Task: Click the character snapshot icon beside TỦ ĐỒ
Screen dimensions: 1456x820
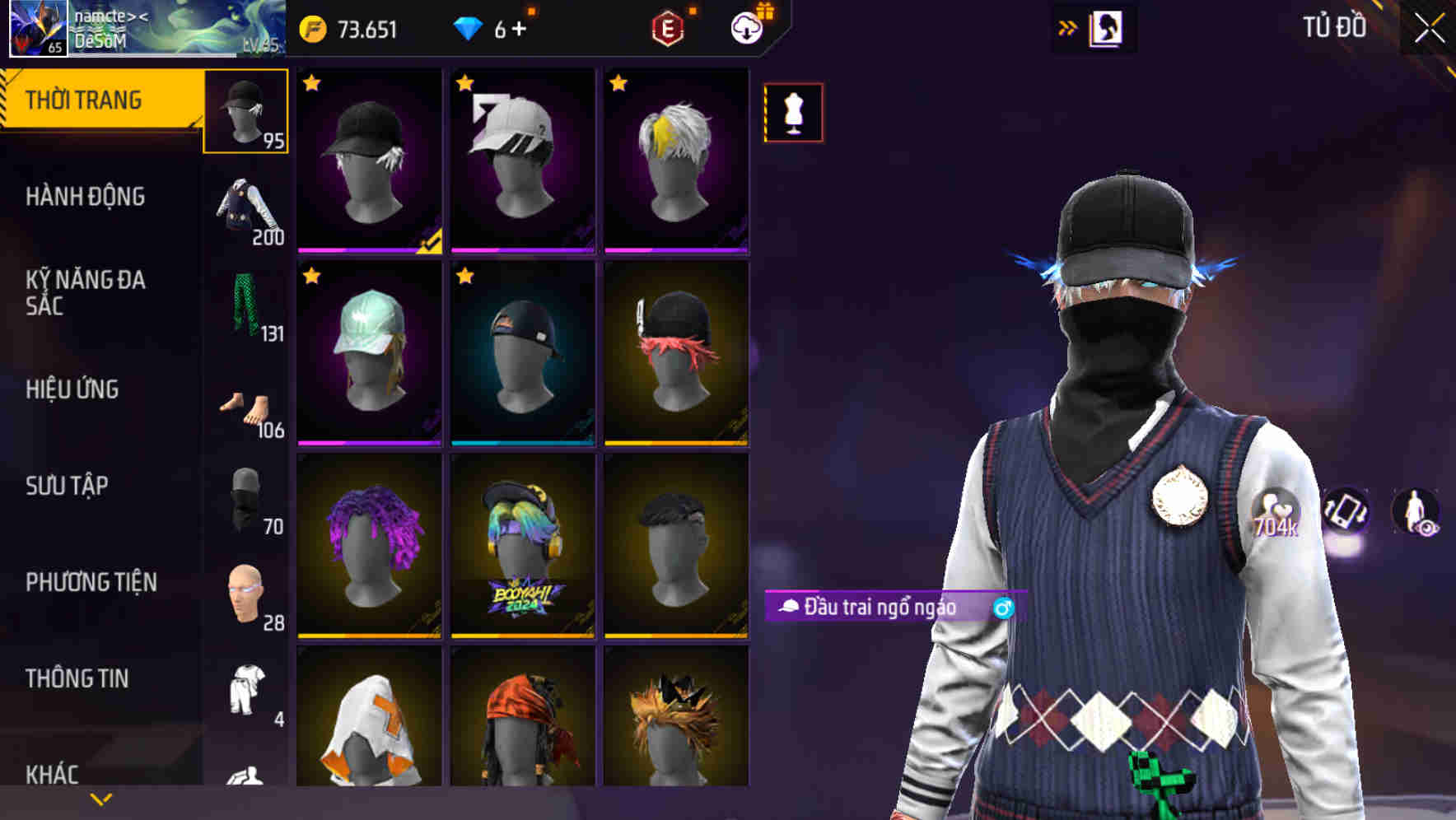Action: [1108, 26]
